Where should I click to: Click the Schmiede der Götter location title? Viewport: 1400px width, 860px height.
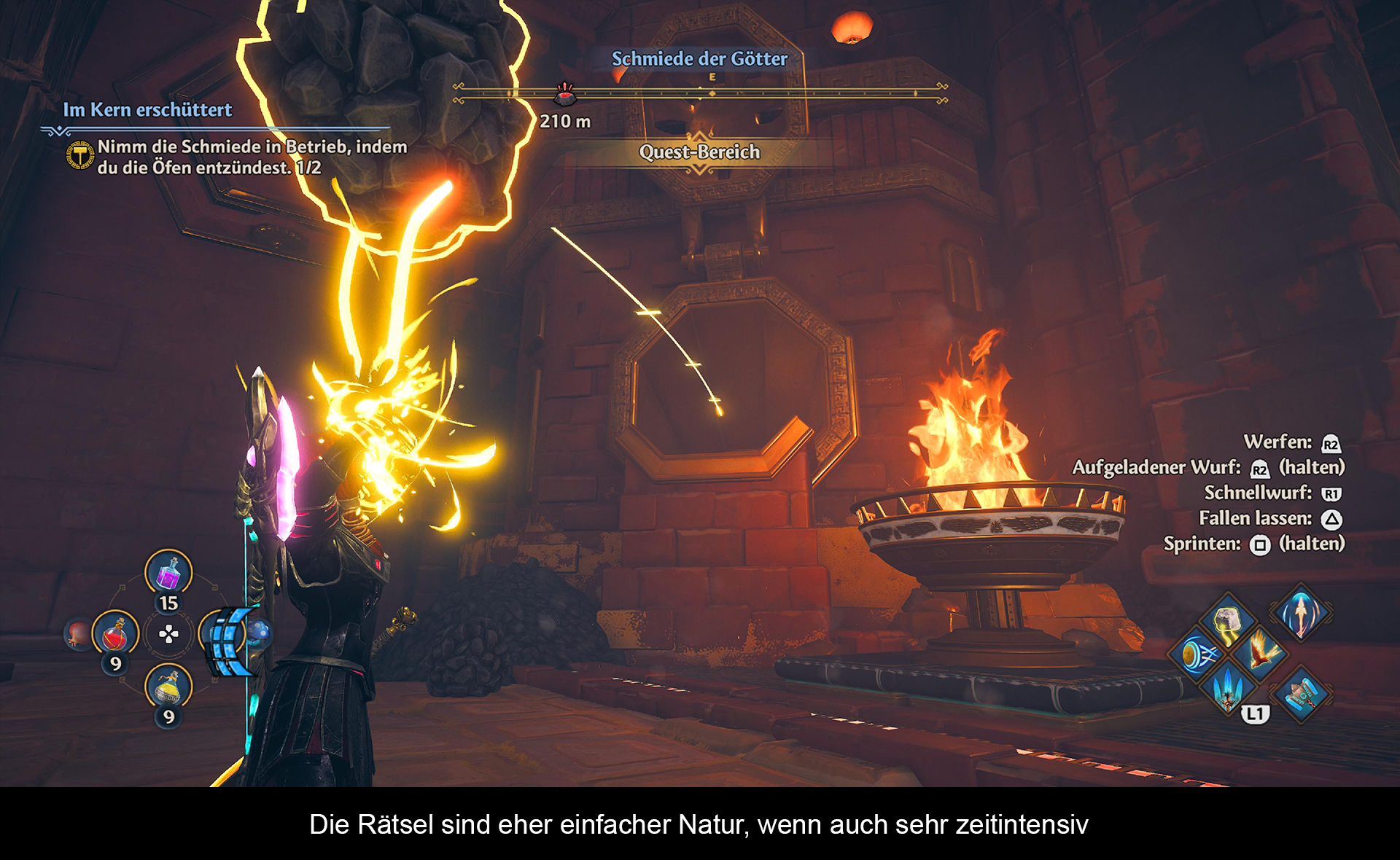pos(699,59)
